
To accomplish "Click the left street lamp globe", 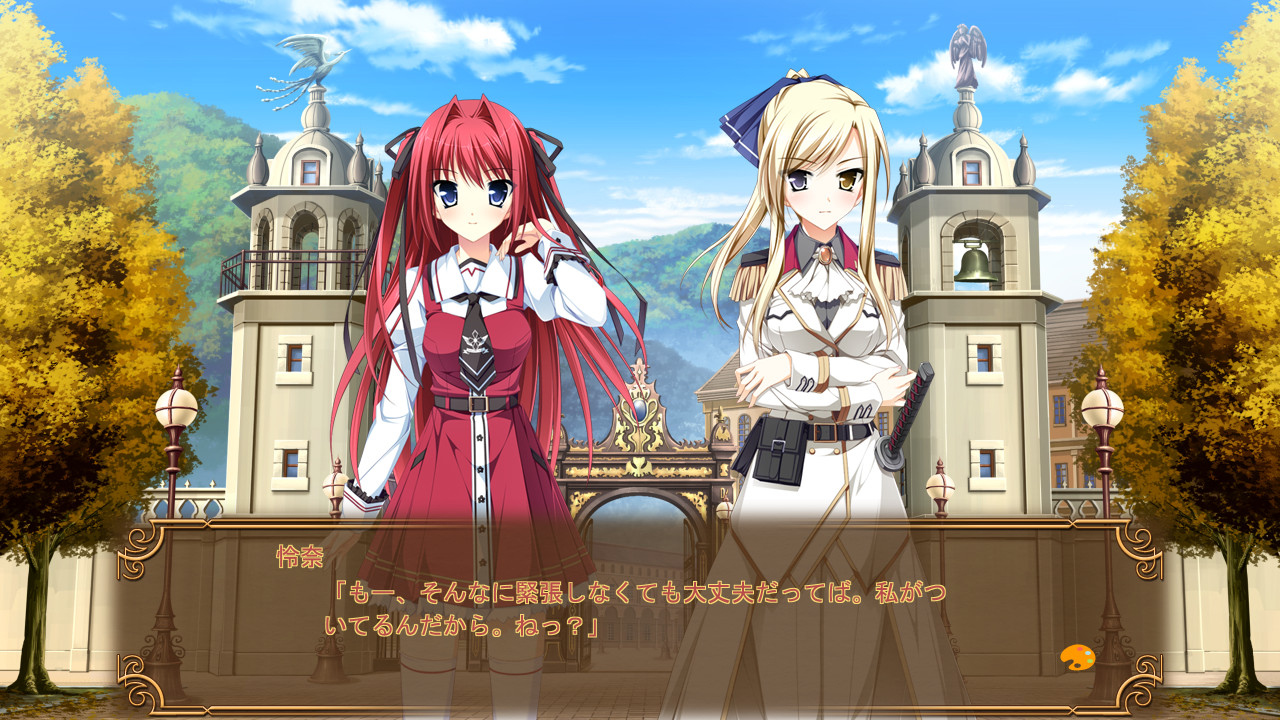I will click(x=176, y=407).
